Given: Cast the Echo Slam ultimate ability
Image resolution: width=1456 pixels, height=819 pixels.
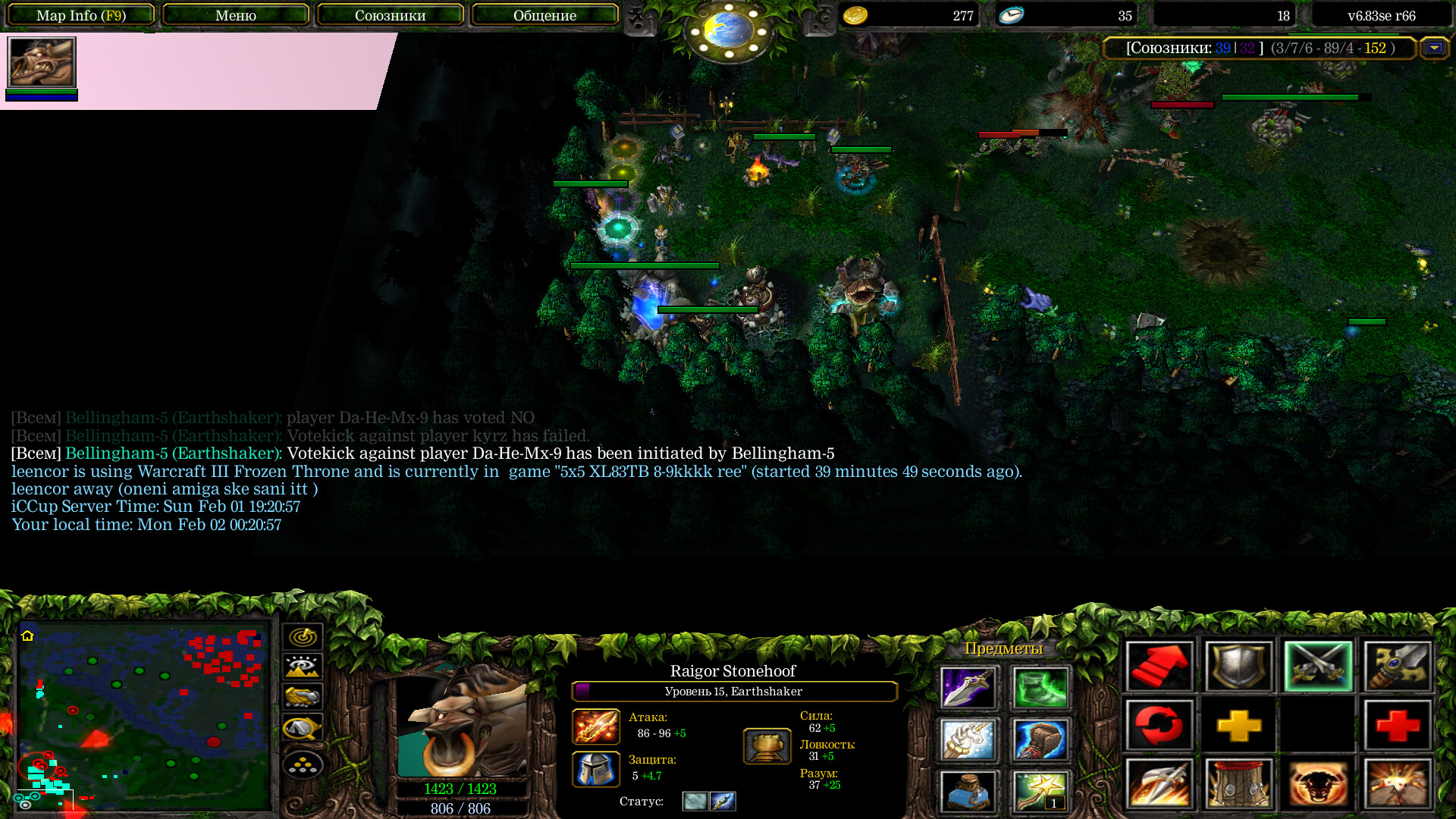Looking at the screenshot, I should tap(1397, 783).
